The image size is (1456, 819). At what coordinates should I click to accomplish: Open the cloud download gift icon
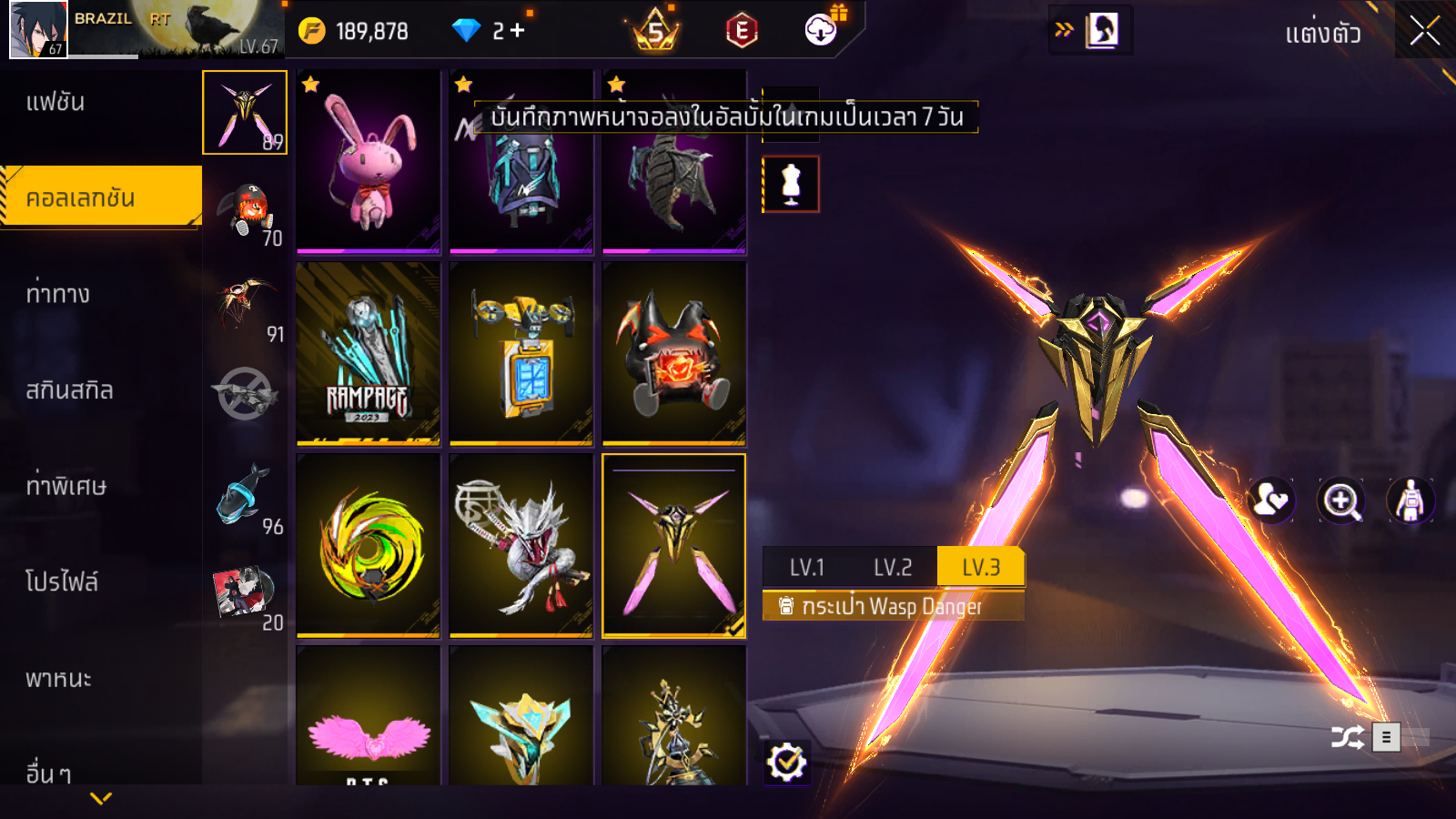(822, 30)
